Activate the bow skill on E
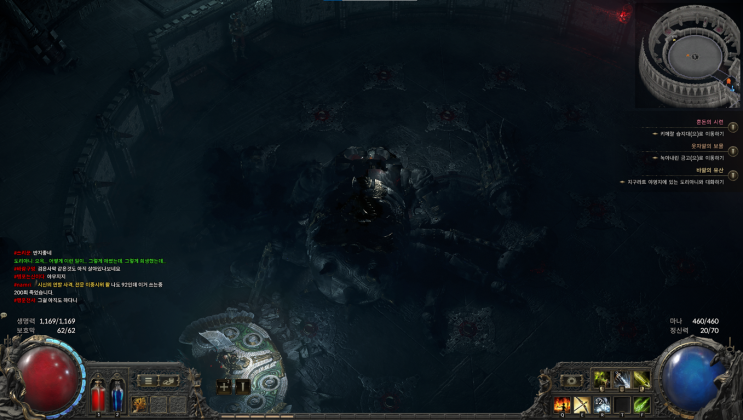This screenshot has width=743, height=420. [x=581, y=404]
